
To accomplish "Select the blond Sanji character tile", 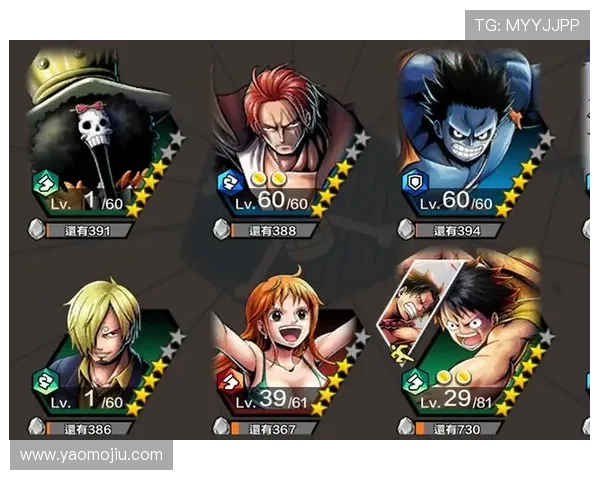I will coord(100,345).
